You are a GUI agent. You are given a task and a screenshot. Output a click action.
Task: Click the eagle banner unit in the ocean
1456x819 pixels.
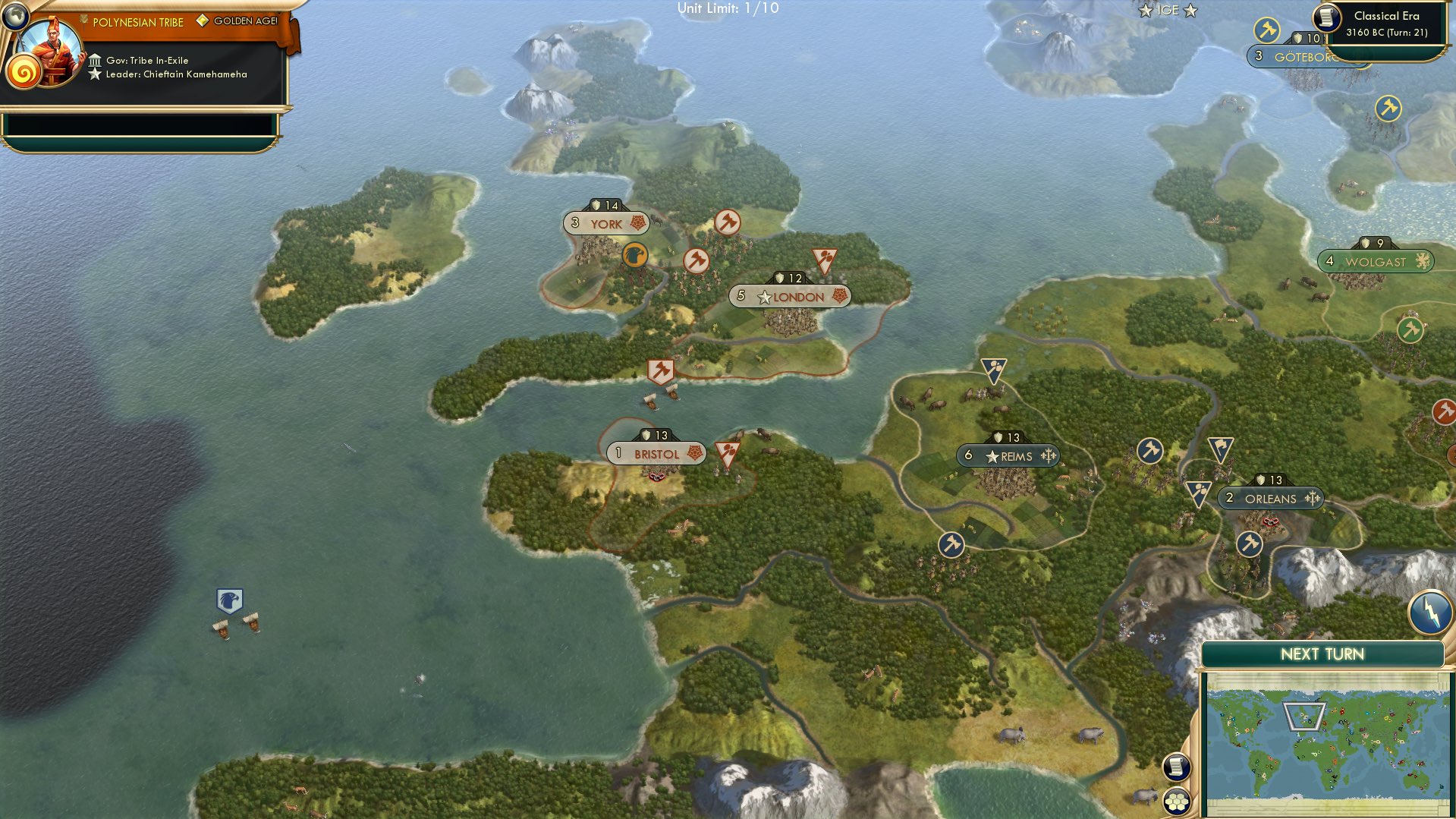point(228,603)
